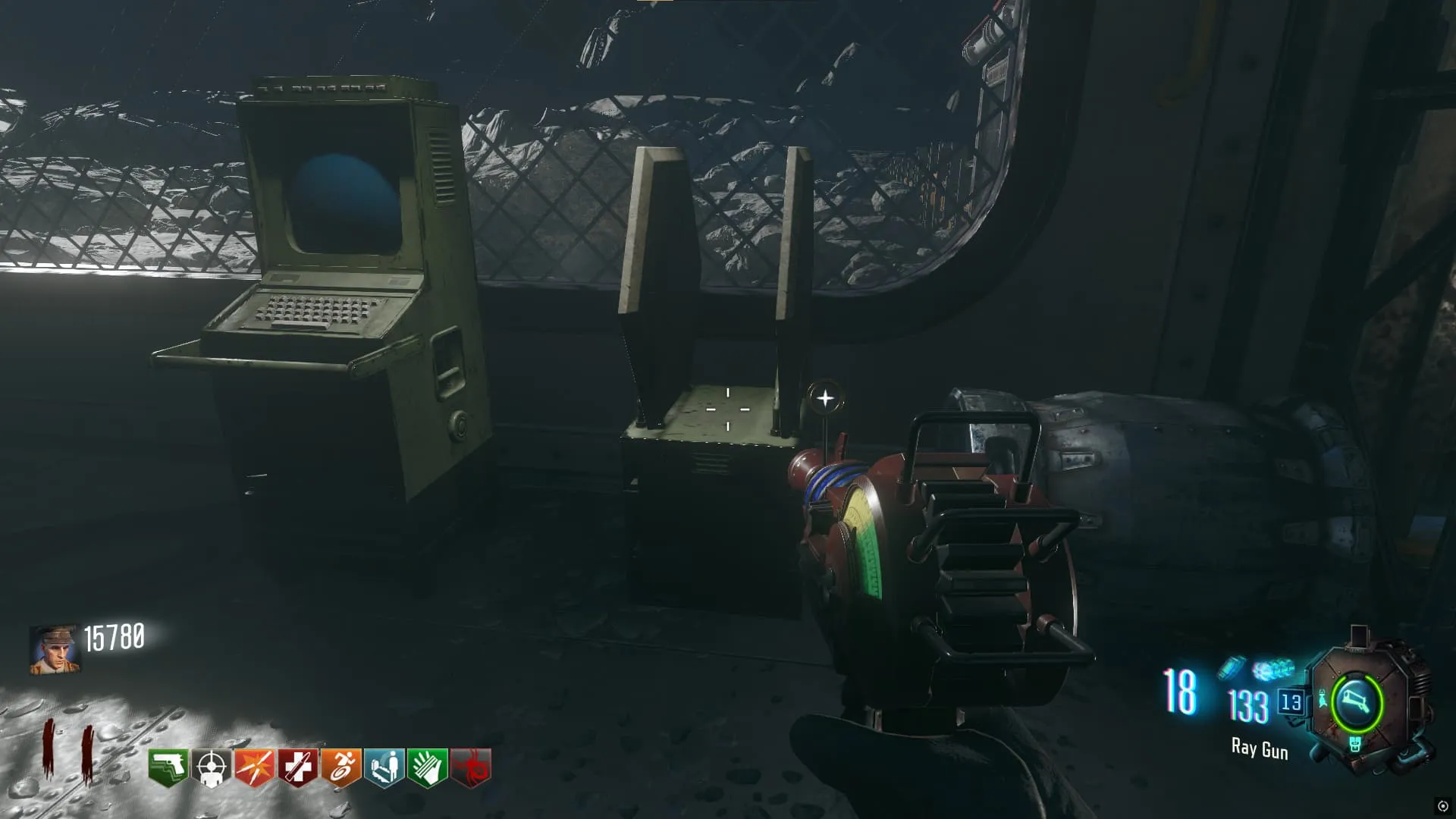1456x819 pixels.
Task: Select the Speed Cola hand perk
Action: click(x=427, y=768)
